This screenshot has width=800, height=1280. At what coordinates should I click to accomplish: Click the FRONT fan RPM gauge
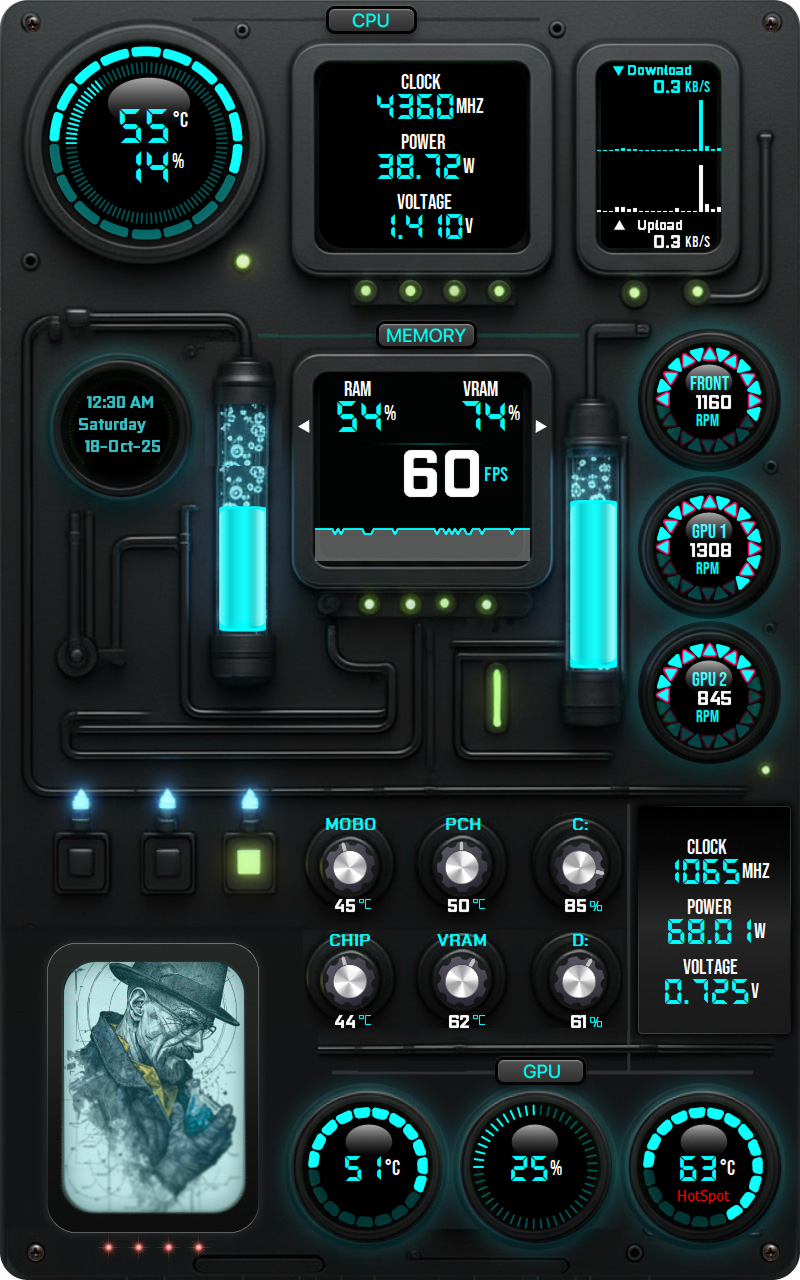[x=709, y=402]
